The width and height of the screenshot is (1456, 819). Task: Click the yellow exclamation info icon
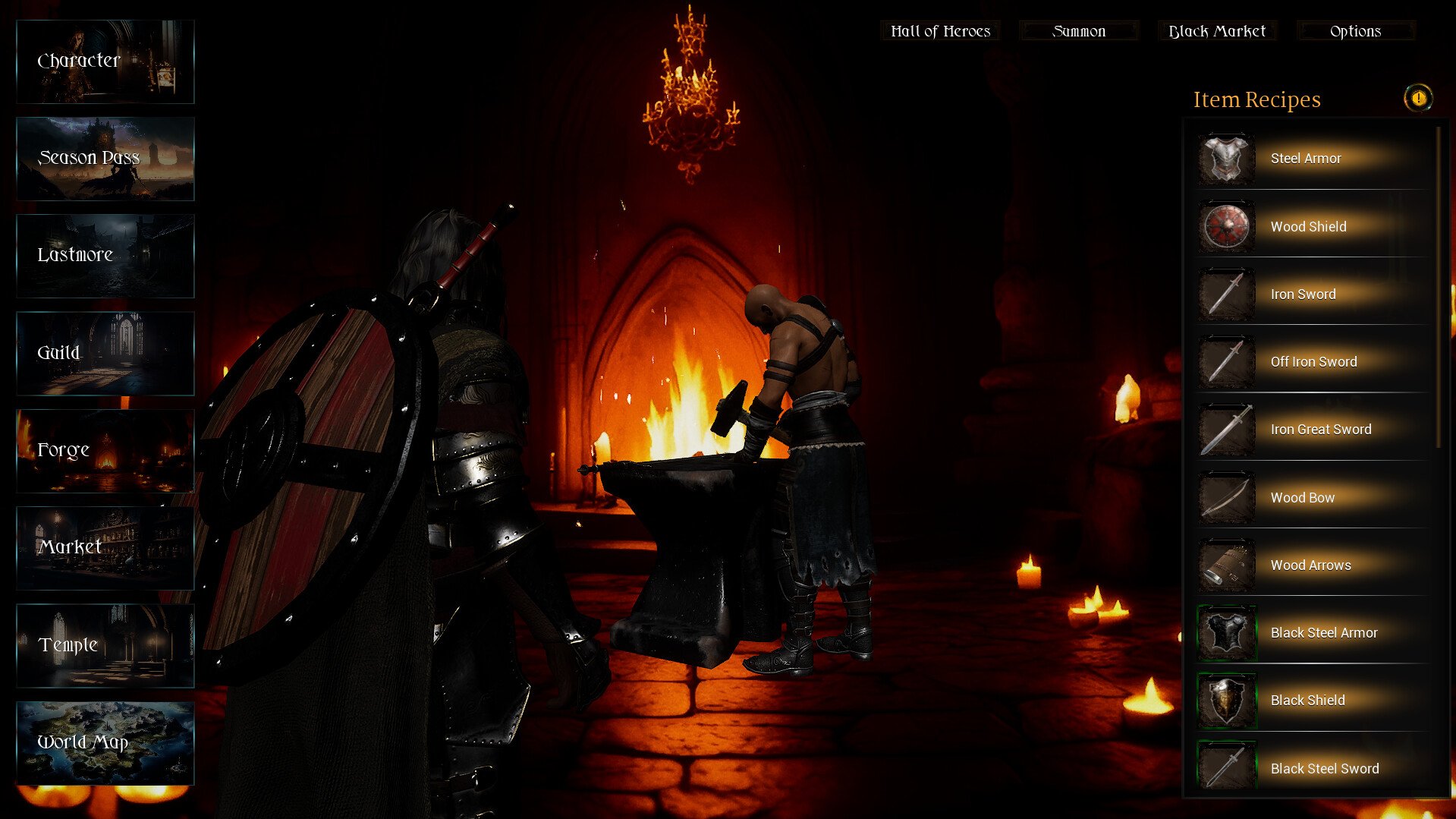click(1417, 98)
